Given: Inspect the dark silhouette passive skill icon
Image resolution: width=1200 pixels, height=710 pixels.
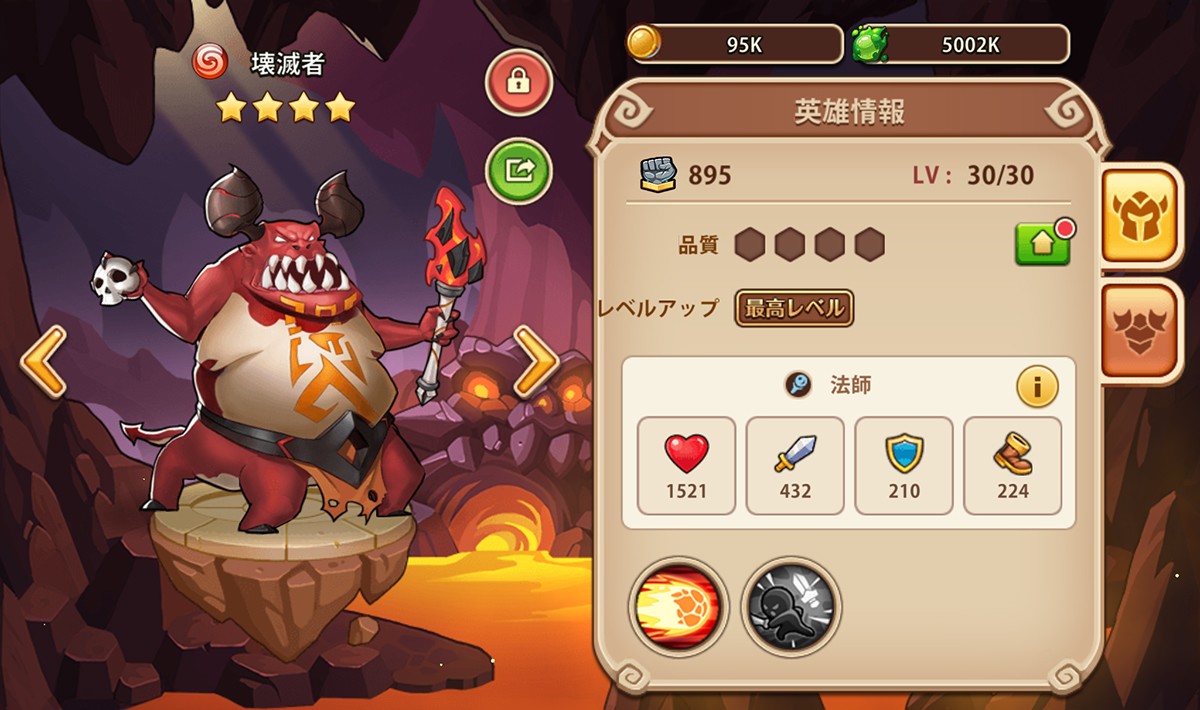Looking at the screenshot, I should [791, 606].
